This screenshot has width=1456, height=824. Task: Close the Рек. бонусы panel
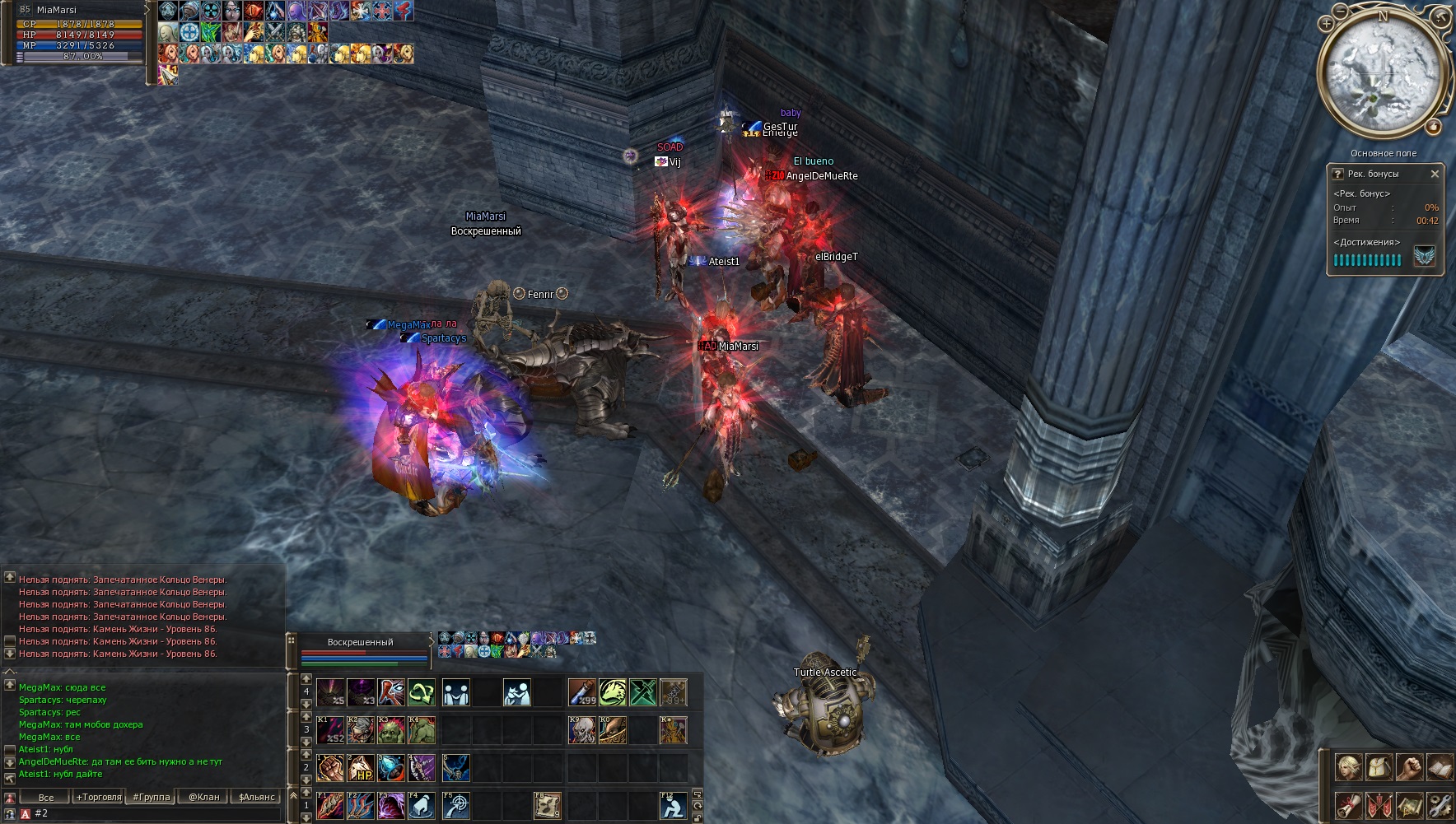click(x=1435, y=174)
